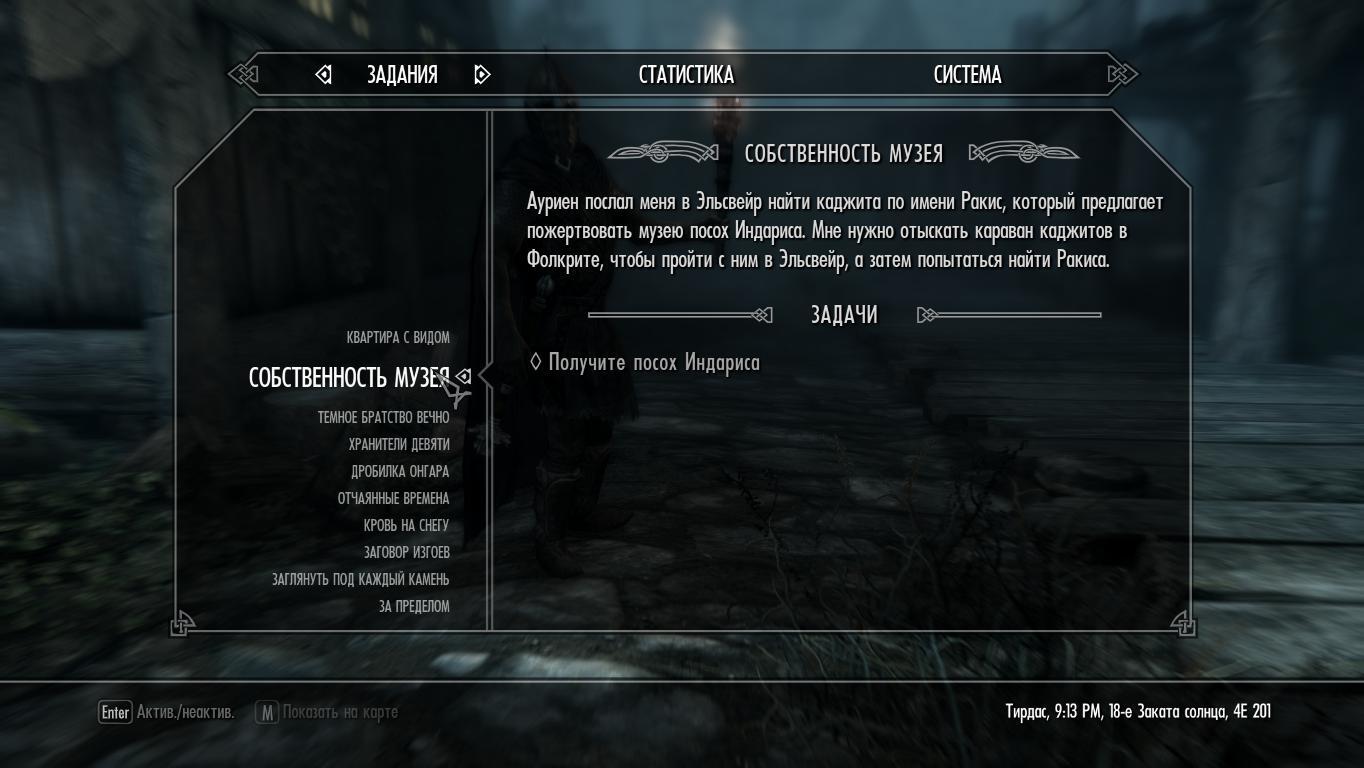This screenshot has height=768, width=1364.
Task: Click the left arrow beside ЗАДАНИЯ
Action: tap(323, 75)
